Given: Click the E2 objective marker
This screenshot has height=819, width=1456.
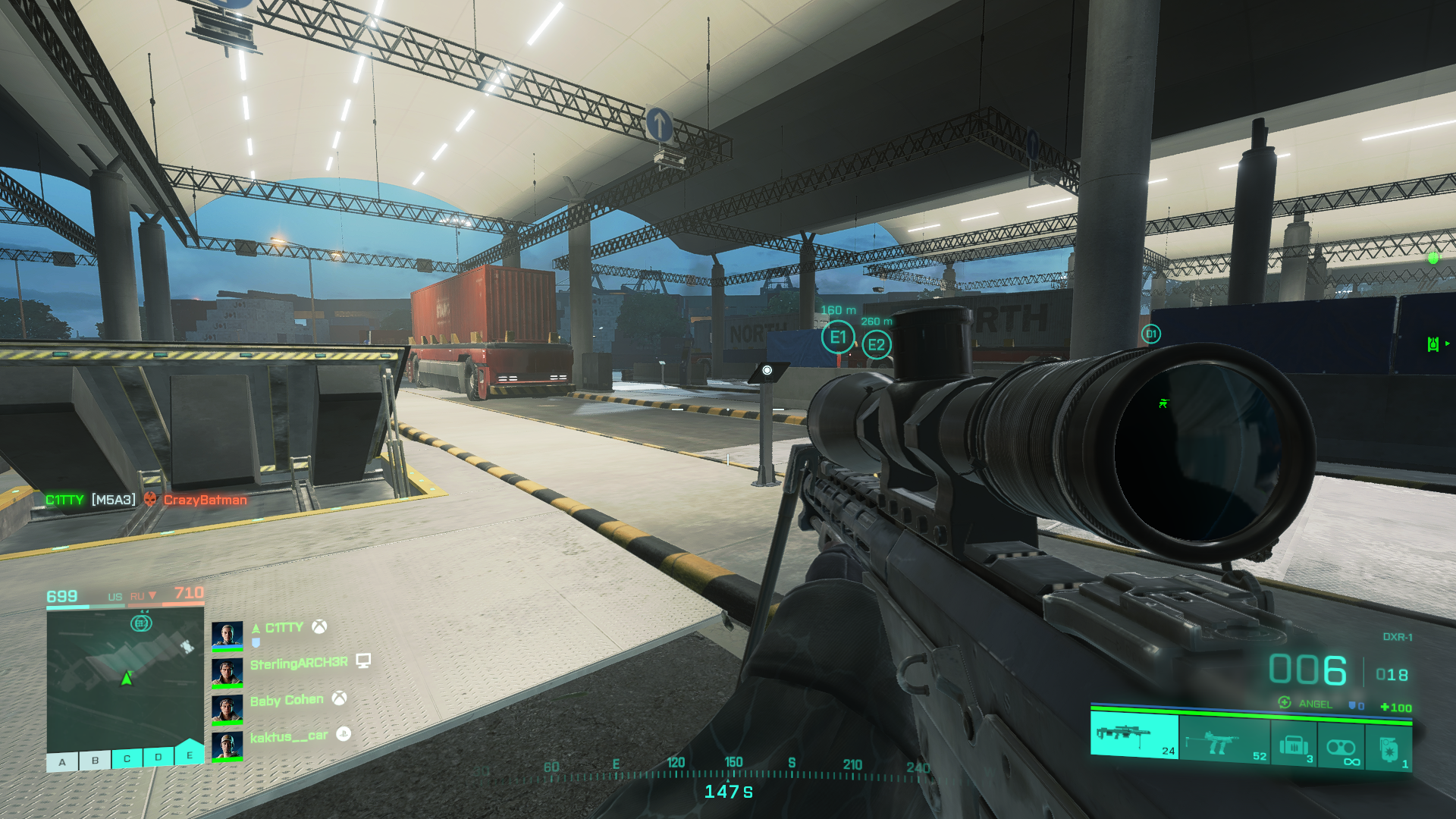Looking at the screenshot, I should (877, 346).
